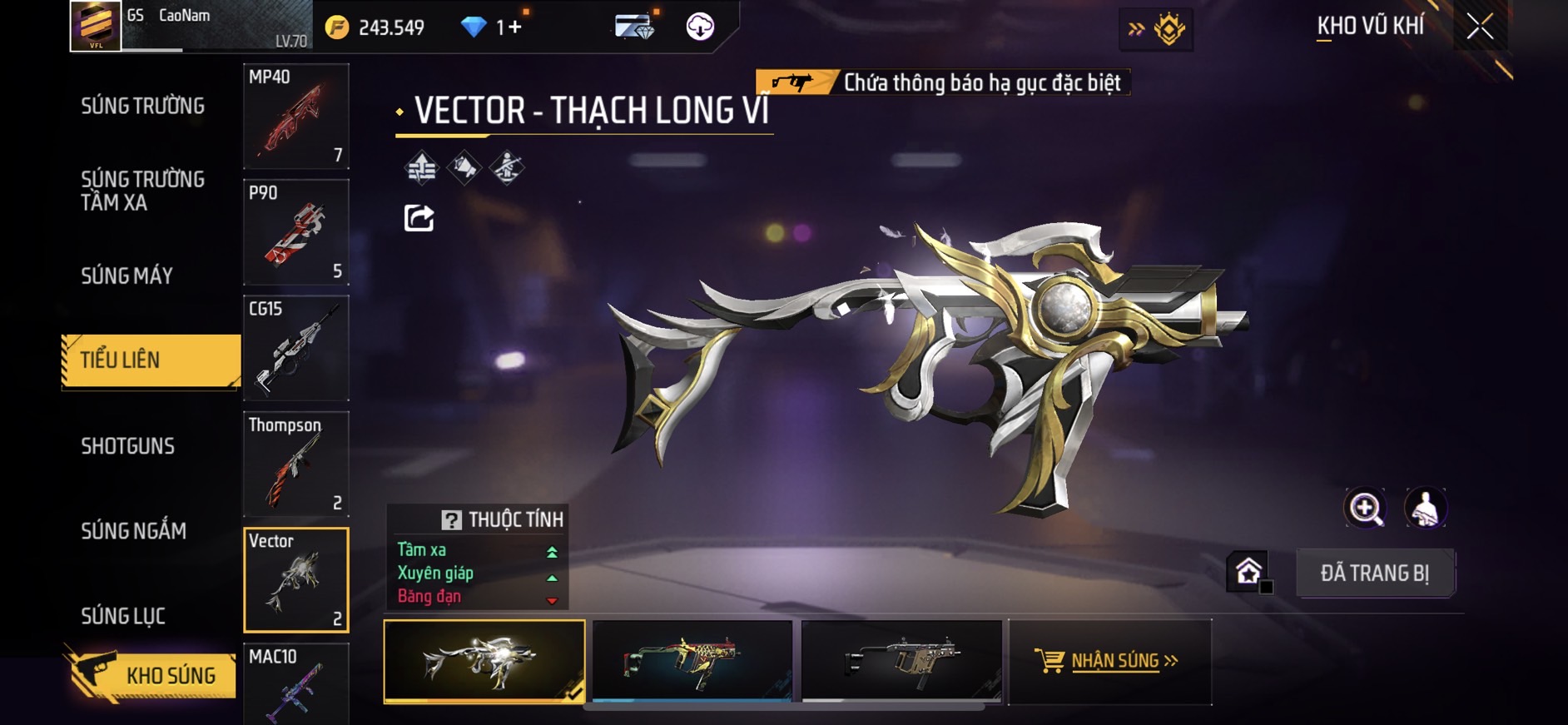1568x725 pixels.
Task: Follow the Nhận Súng shop link
Action: (1109, 661)
